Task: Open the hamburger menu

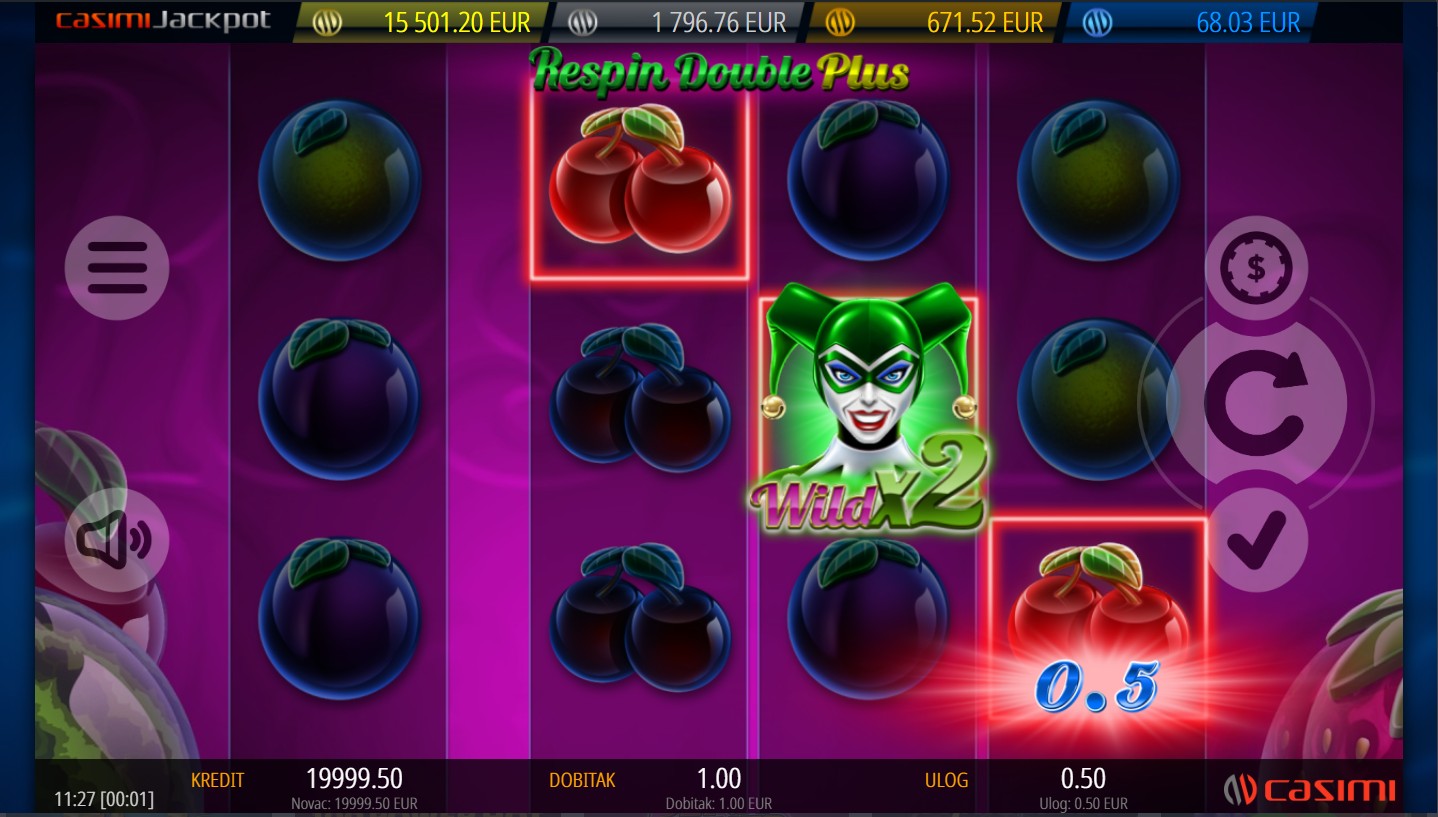Action: tap(117, 268)
